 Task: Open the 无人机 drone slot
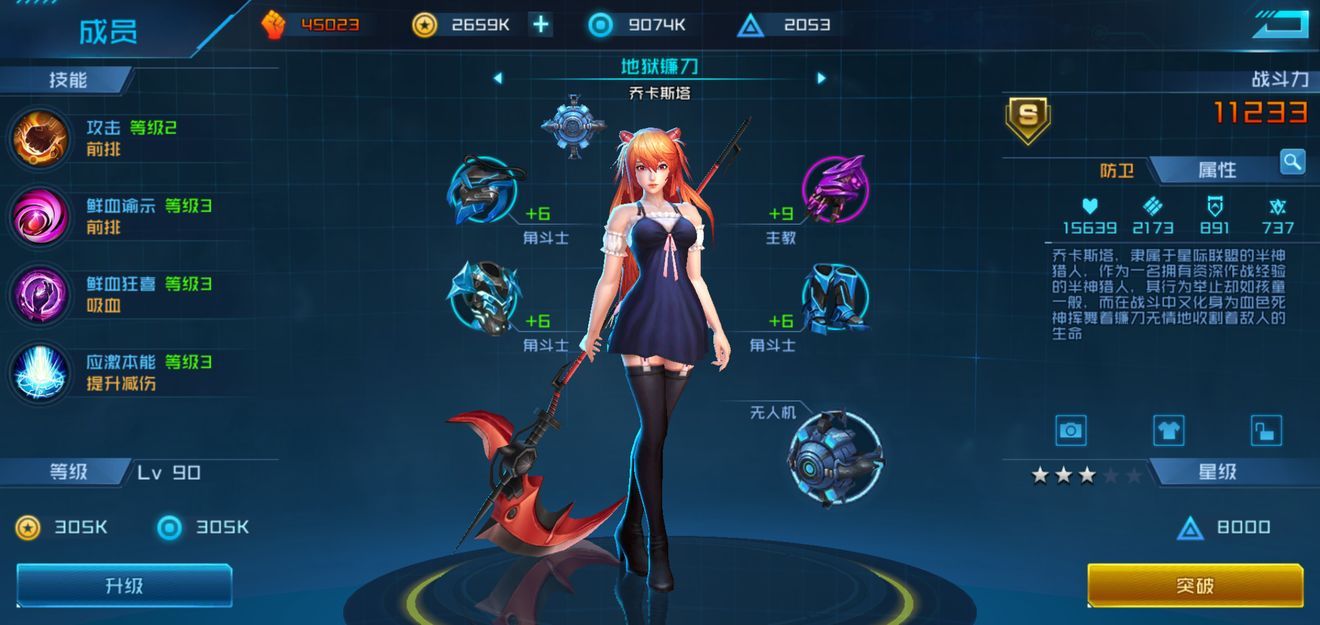835,458
